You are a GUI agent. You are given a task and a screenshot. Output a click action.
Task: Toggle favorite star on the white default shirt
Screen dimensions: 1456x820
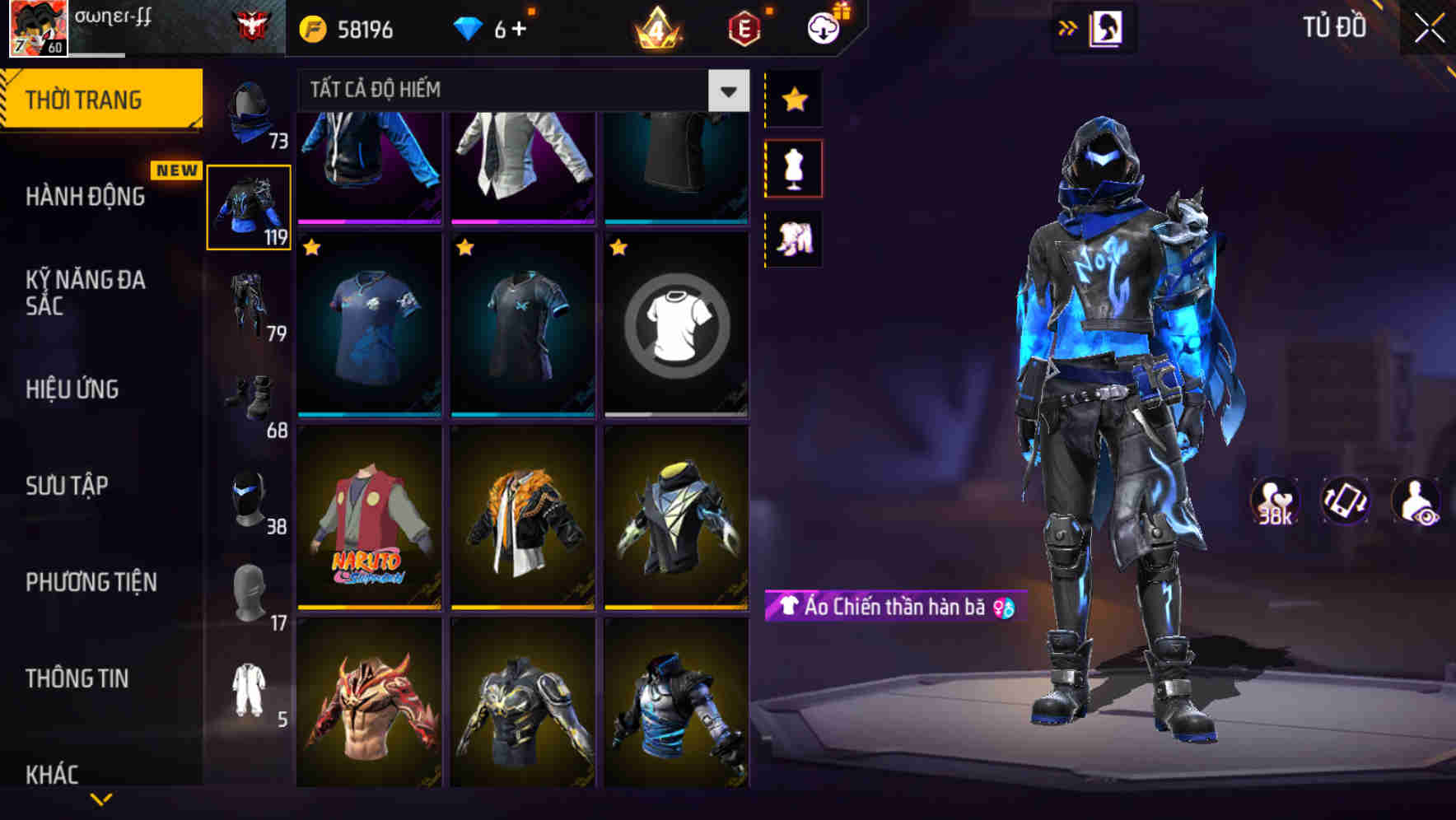coord(618,245)
